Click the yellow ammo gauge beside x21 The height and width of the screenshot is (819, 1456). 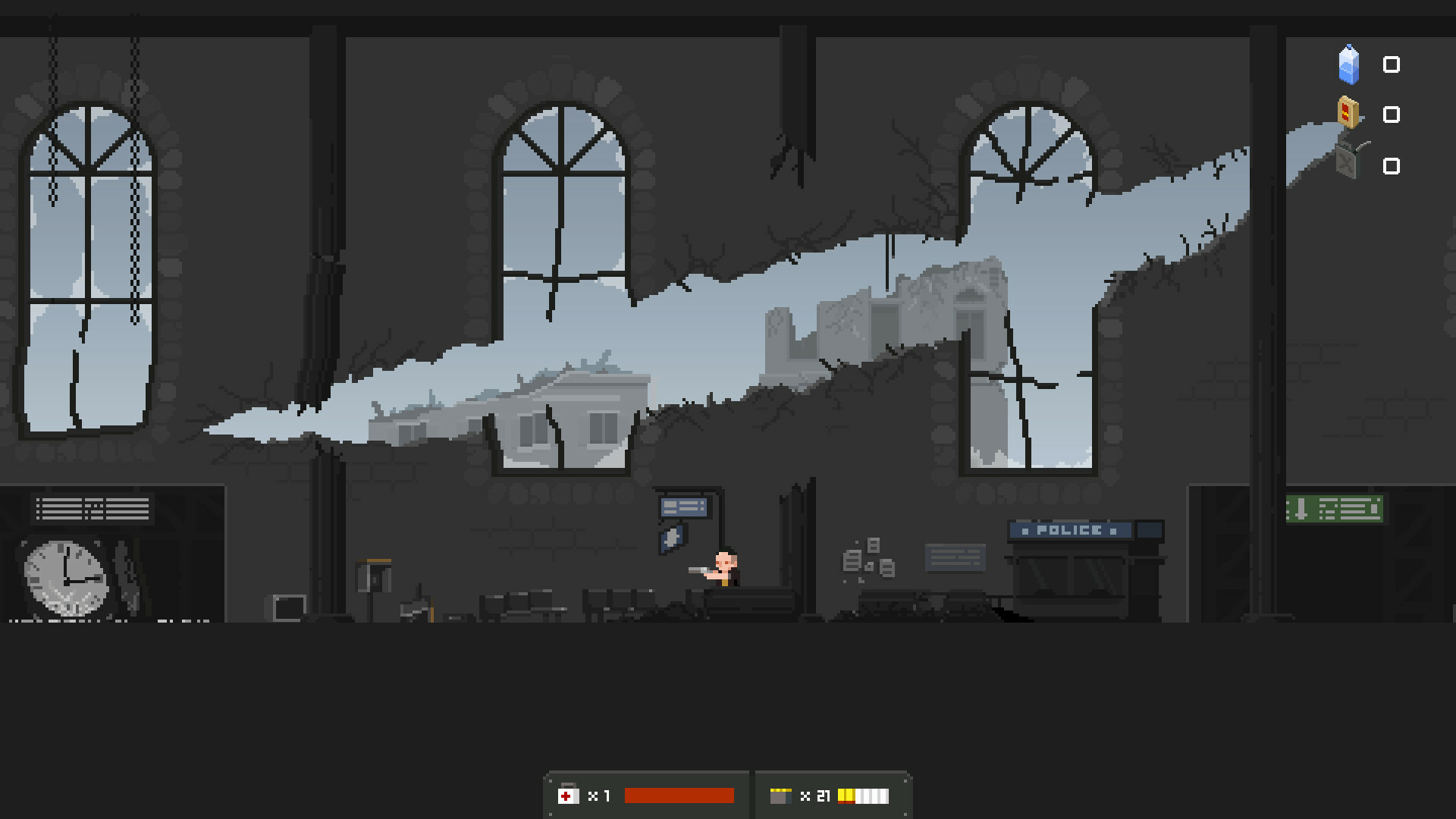[864, 796]
